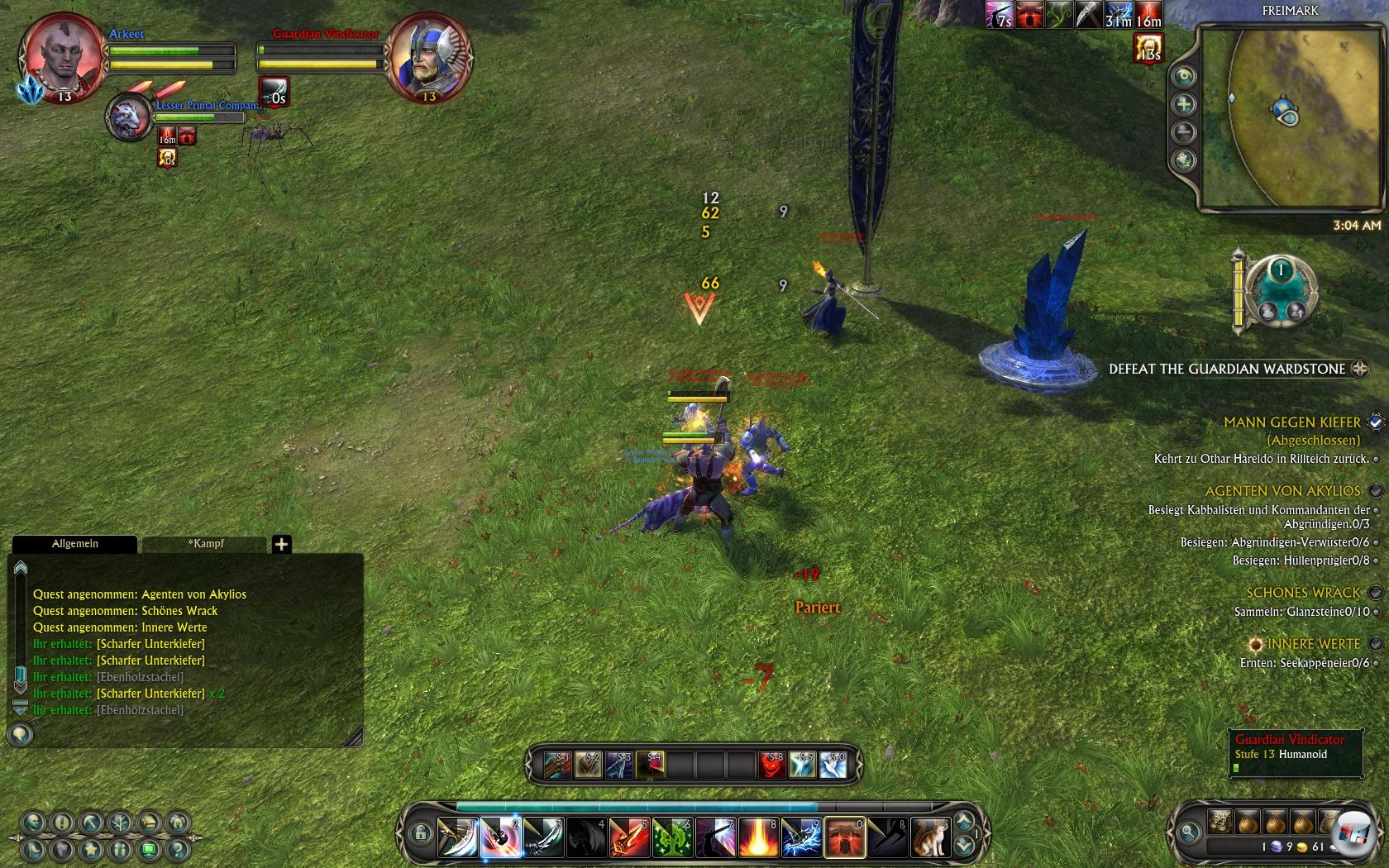Select the red demon mask ability S-8

click(x=771, y=765)
